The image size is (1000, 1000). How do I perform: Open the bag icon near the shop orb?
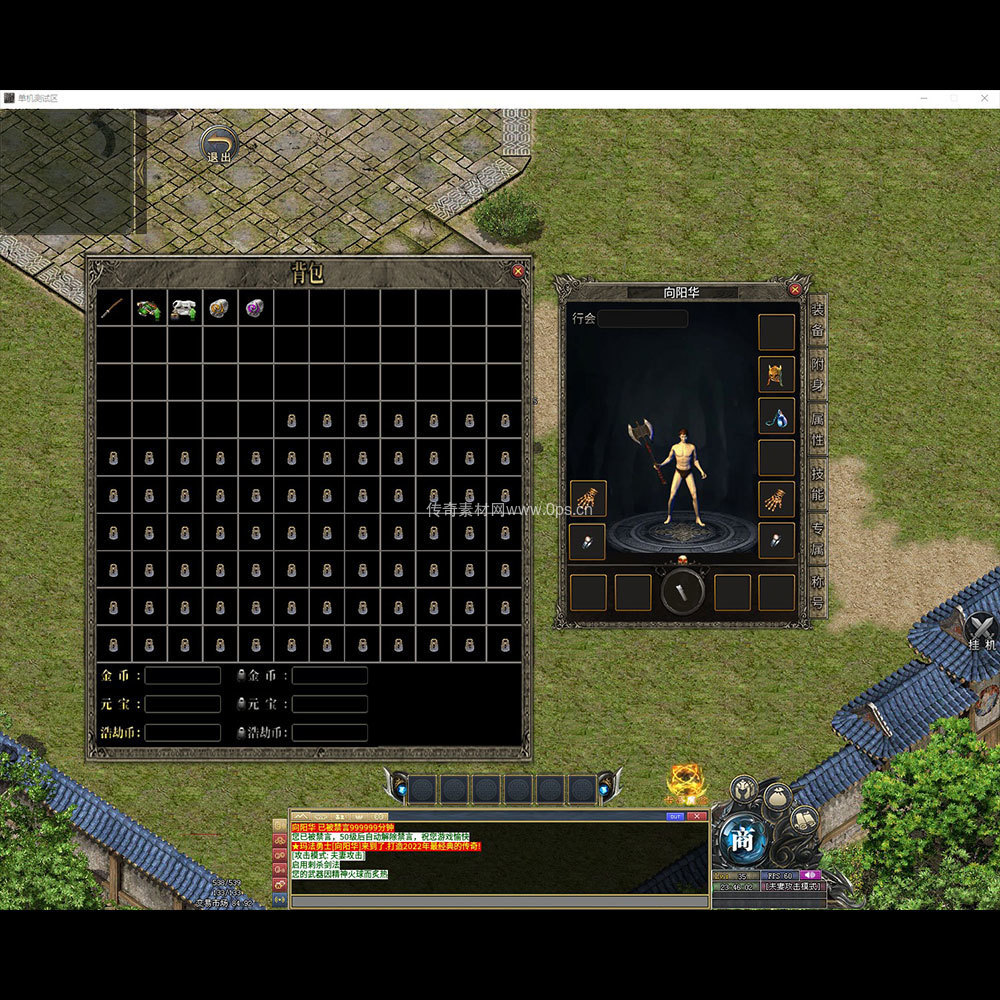pyautogui.click(x=776, y=798)
